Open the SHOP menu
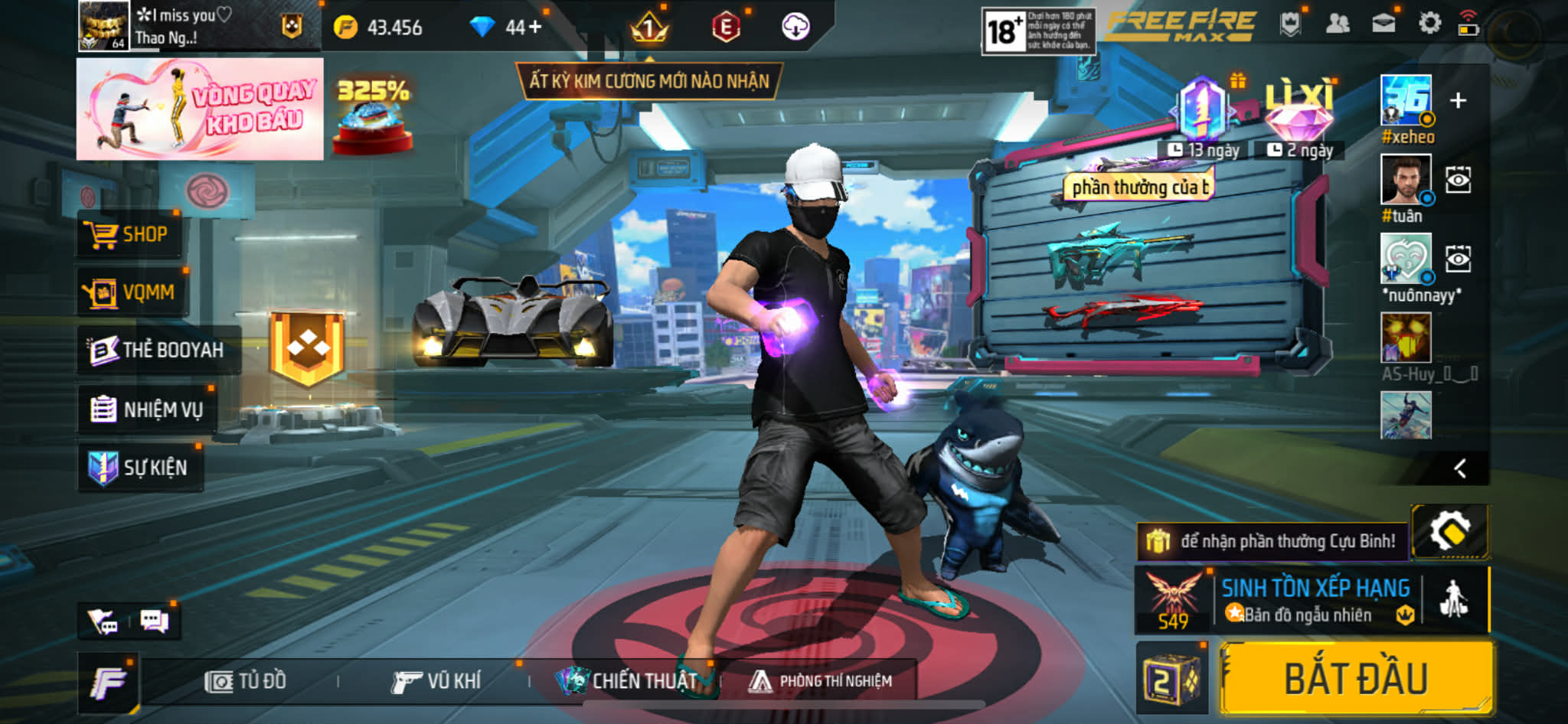 (x=129, y=234)
